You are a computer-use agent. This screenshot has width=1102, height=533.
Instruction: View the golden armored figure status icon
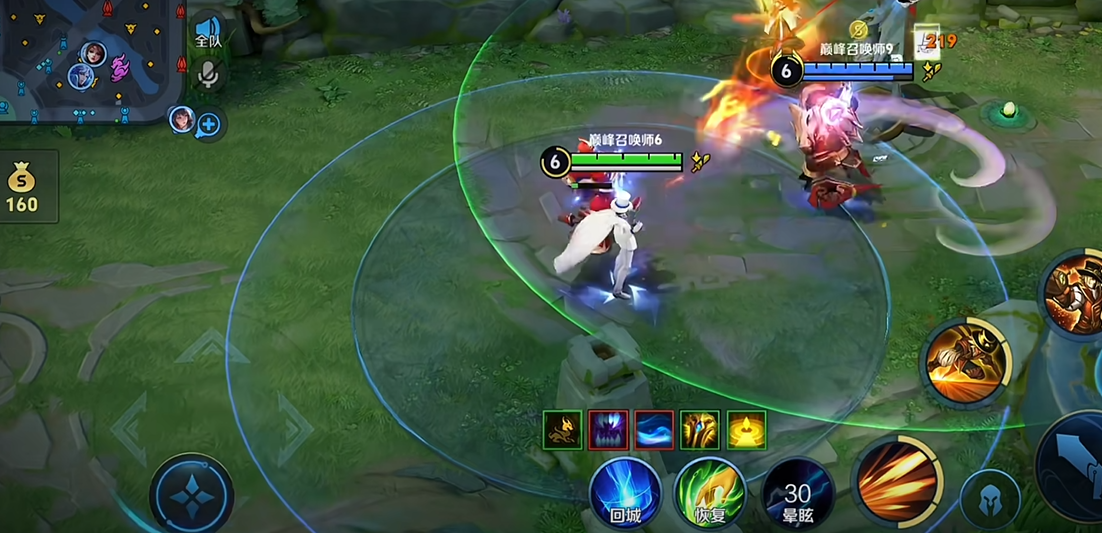pos(700,430)
